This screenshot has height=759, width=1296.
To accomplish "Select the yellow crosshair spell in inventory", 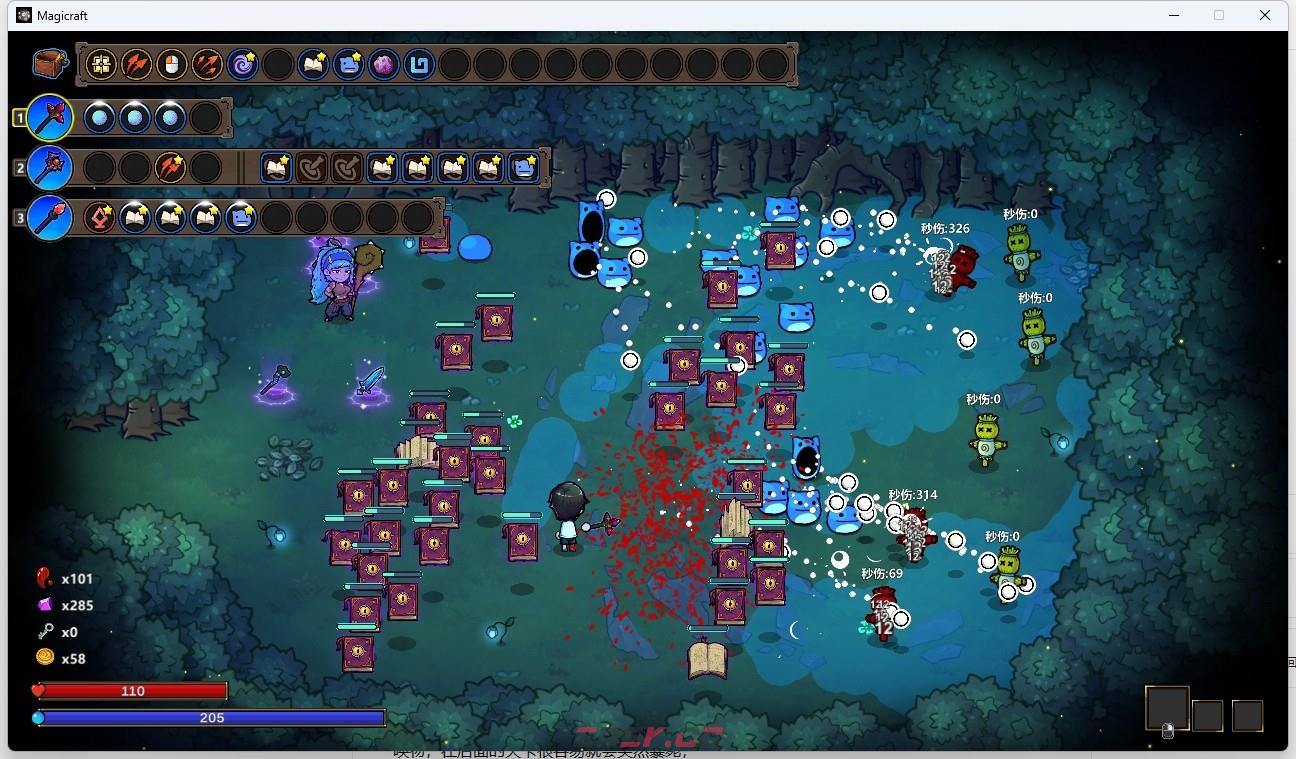I will pyautogui.click(x=101, y=65).
